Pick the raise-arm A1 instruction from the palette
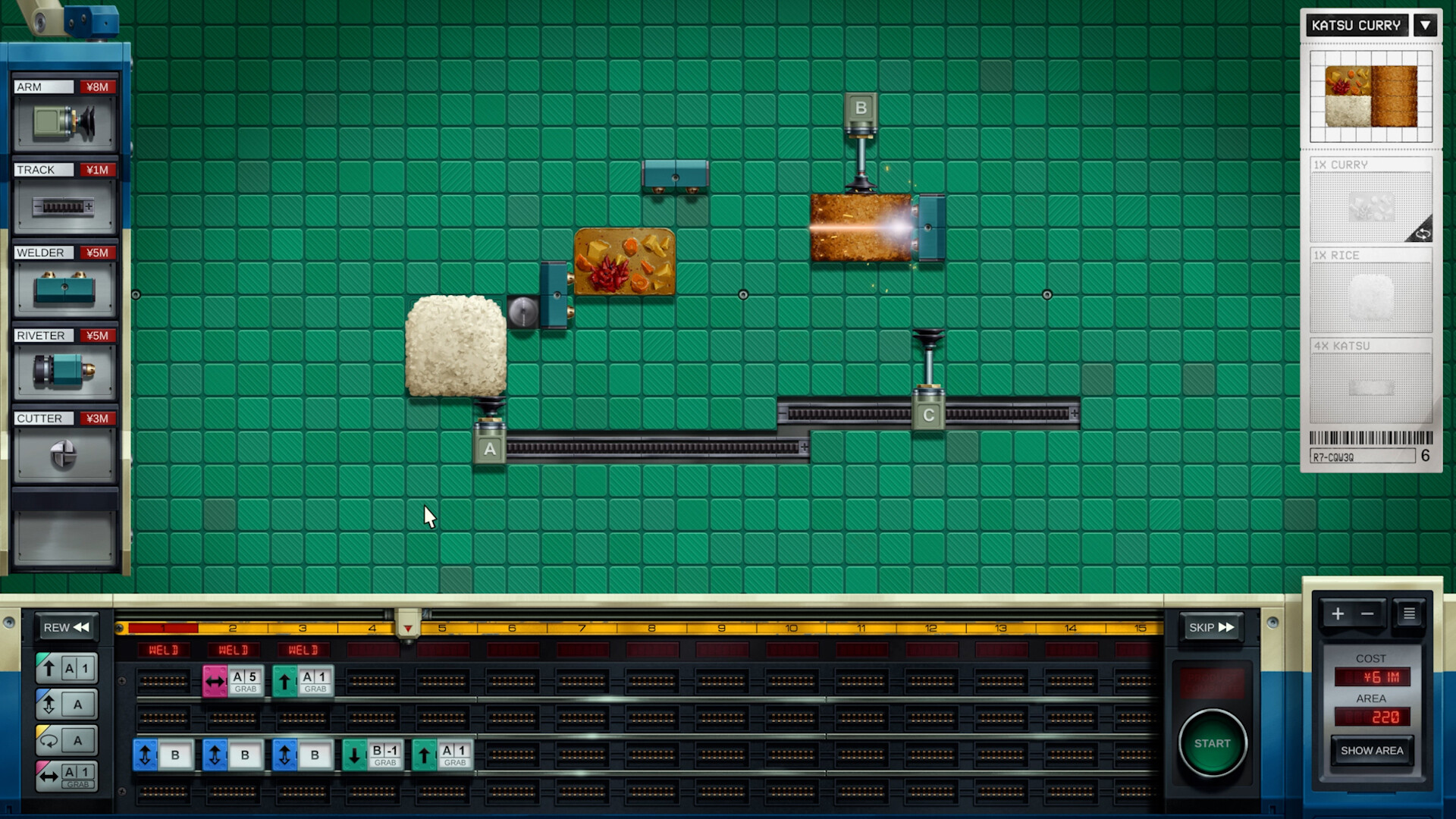 [65, 667]
